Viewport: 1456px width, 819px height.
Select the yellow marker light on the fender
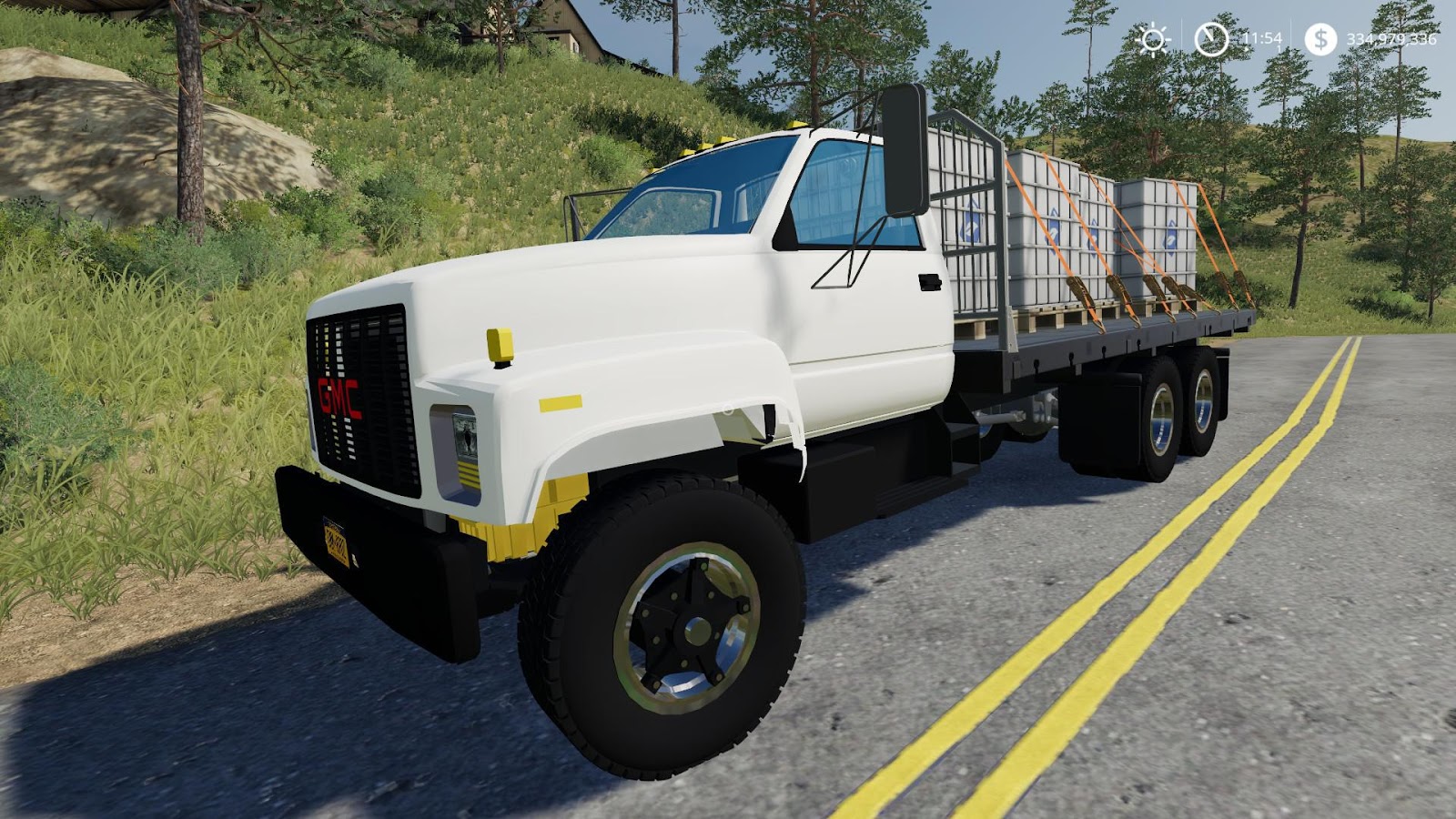coord(501,347)
